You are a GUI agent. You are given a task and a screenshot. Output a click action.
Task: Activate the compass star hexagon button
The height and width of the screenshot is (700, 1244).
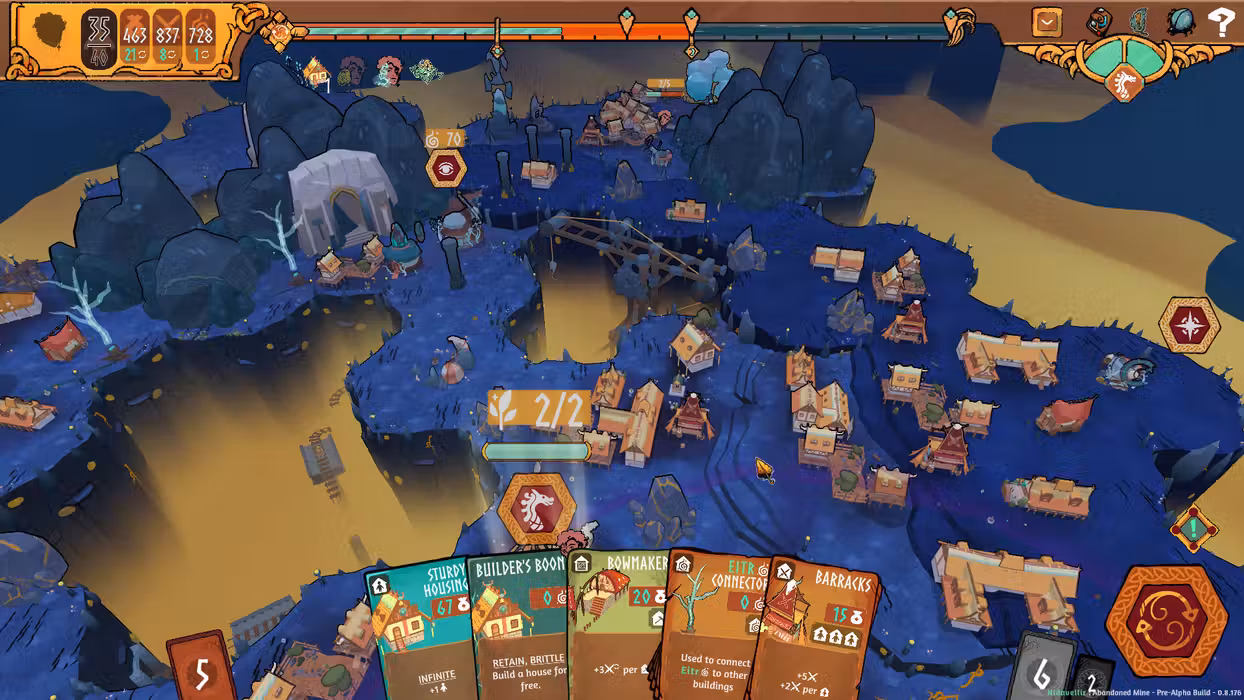tap(1189, 325)
